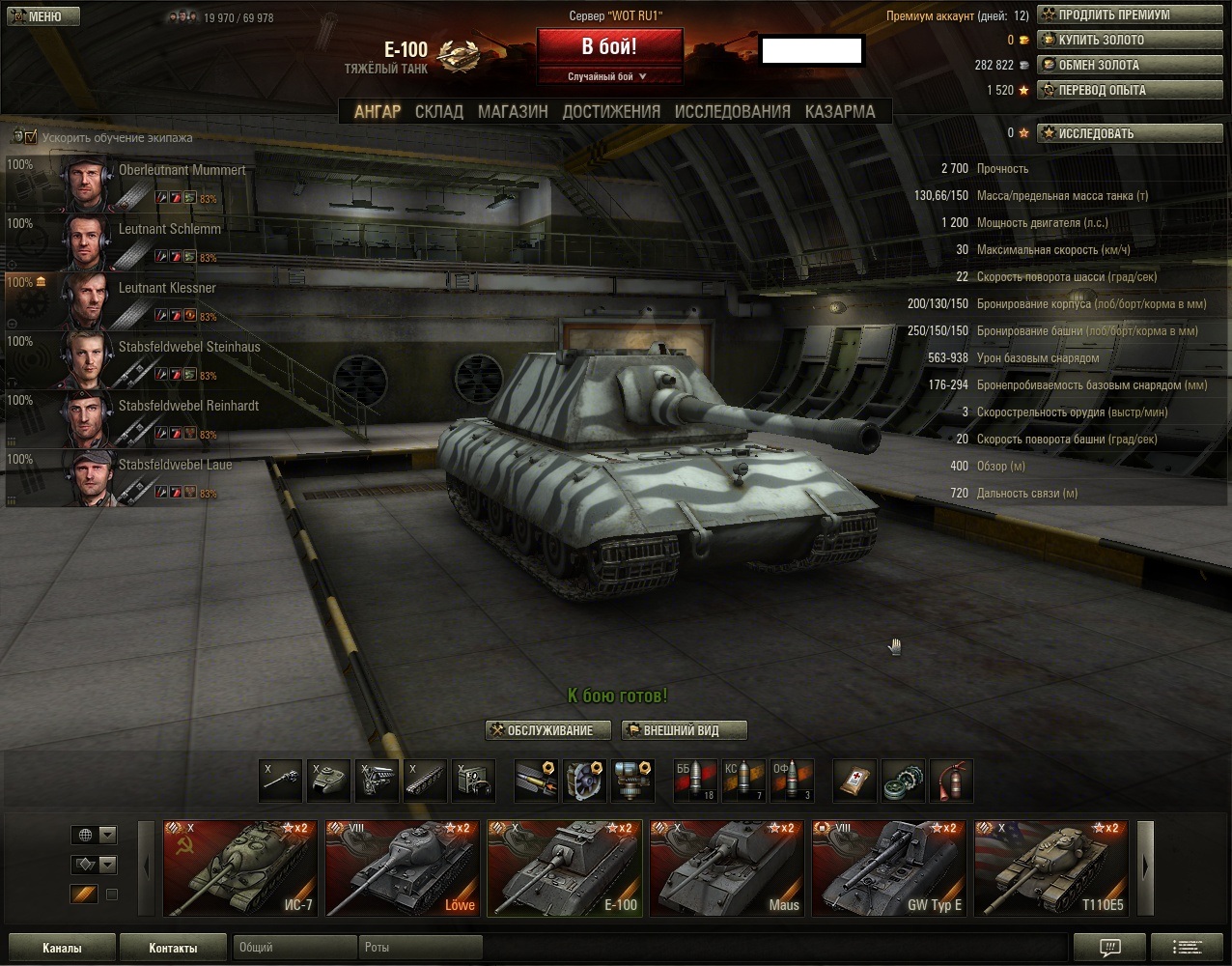Screen dimensions: 1232x966
Task: Switch to the СКЛАД tab
Action: (x=439, y=112)
